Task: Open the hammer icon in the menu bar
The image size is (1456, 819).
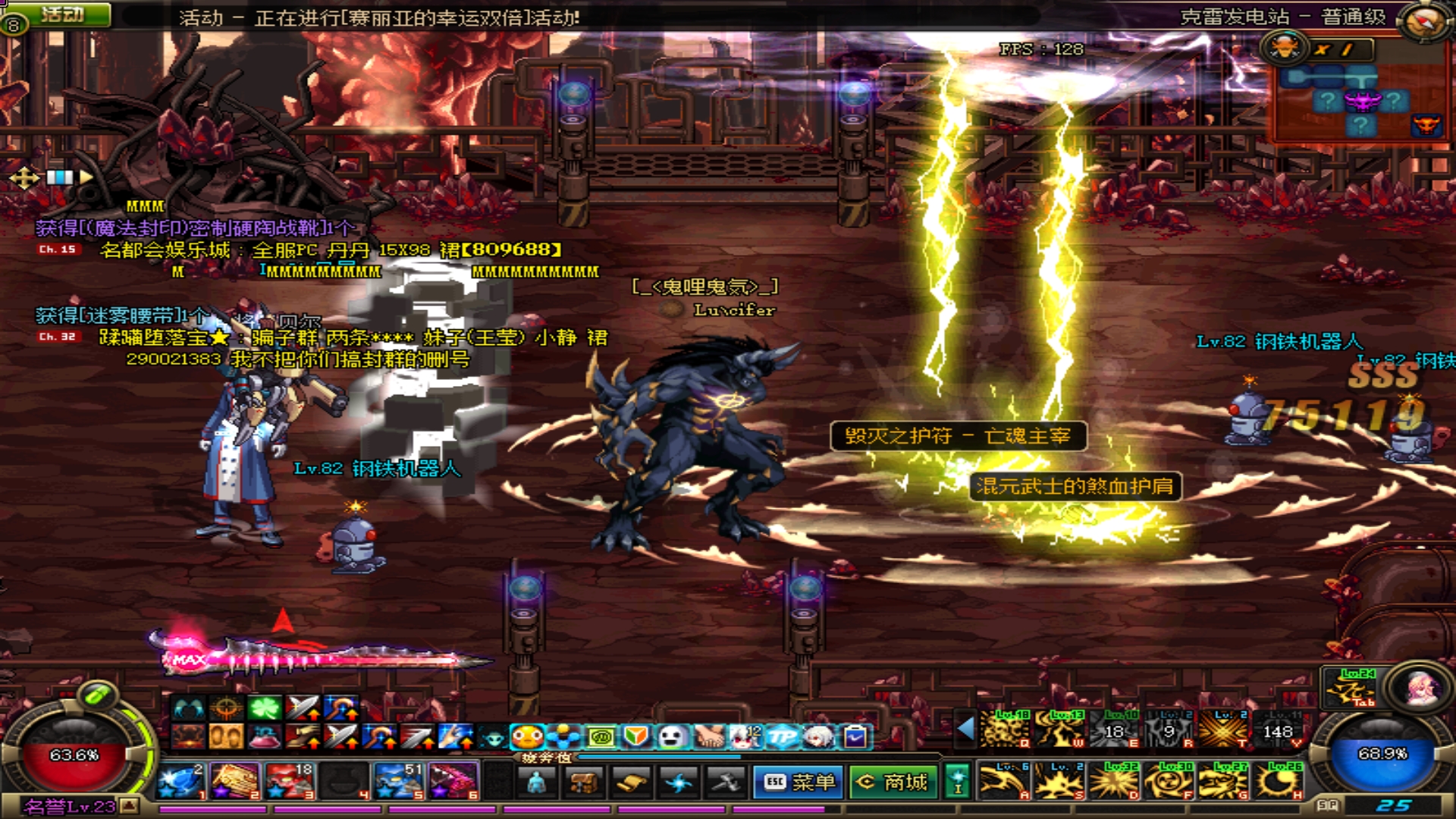Action: click(725, 782)
